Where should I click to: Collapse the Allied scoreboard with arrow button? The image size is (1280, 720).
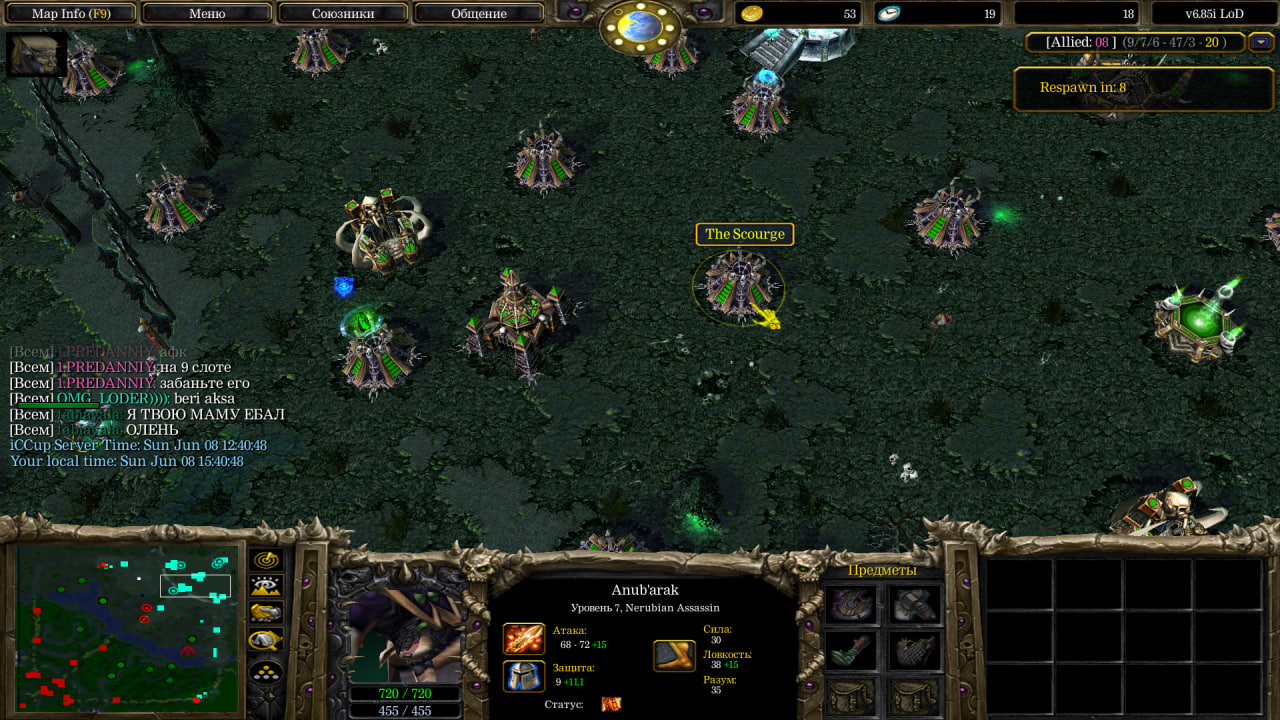pos(1260,42)
